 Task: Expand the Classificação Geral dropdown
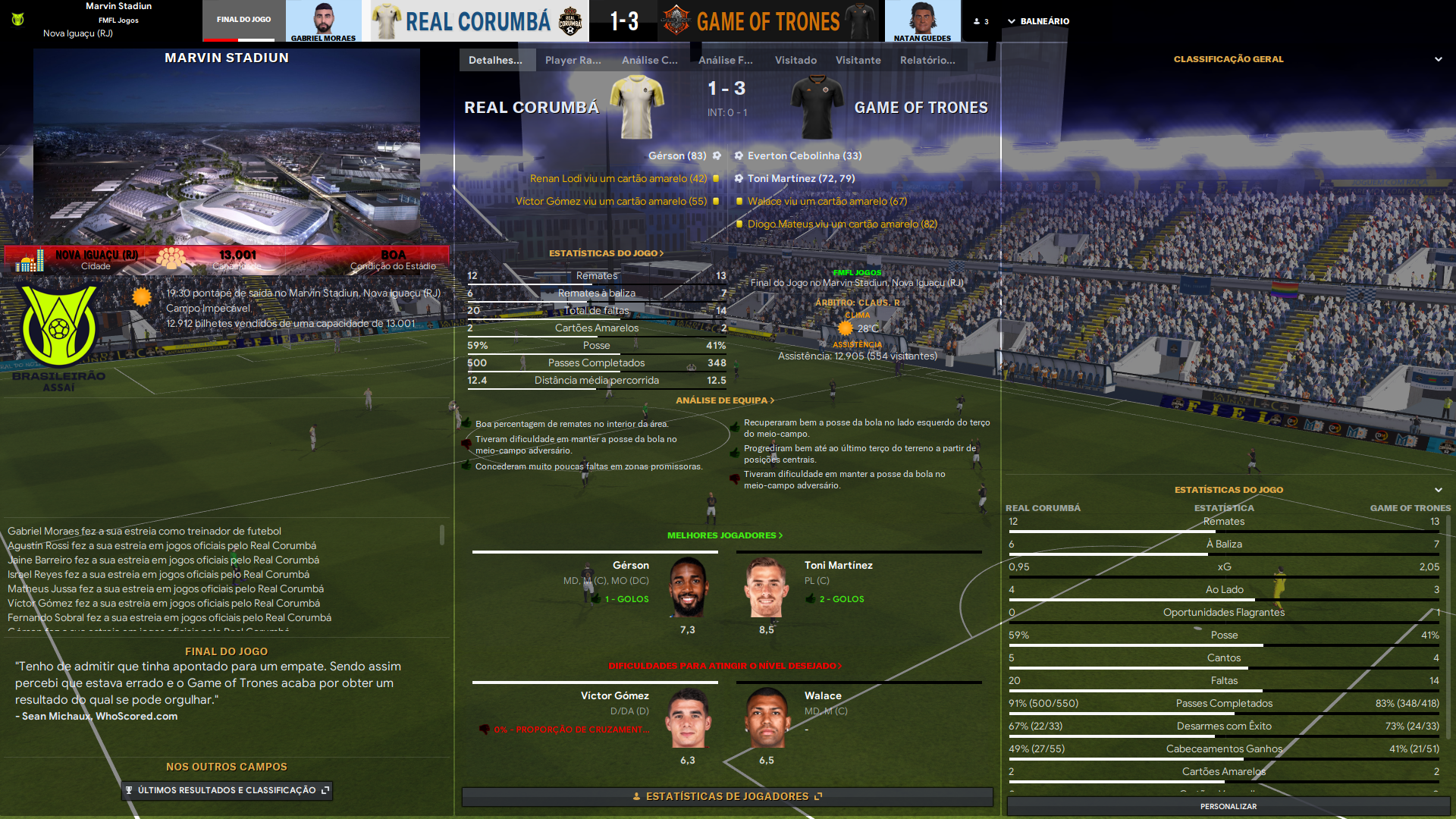point(1438,59)
